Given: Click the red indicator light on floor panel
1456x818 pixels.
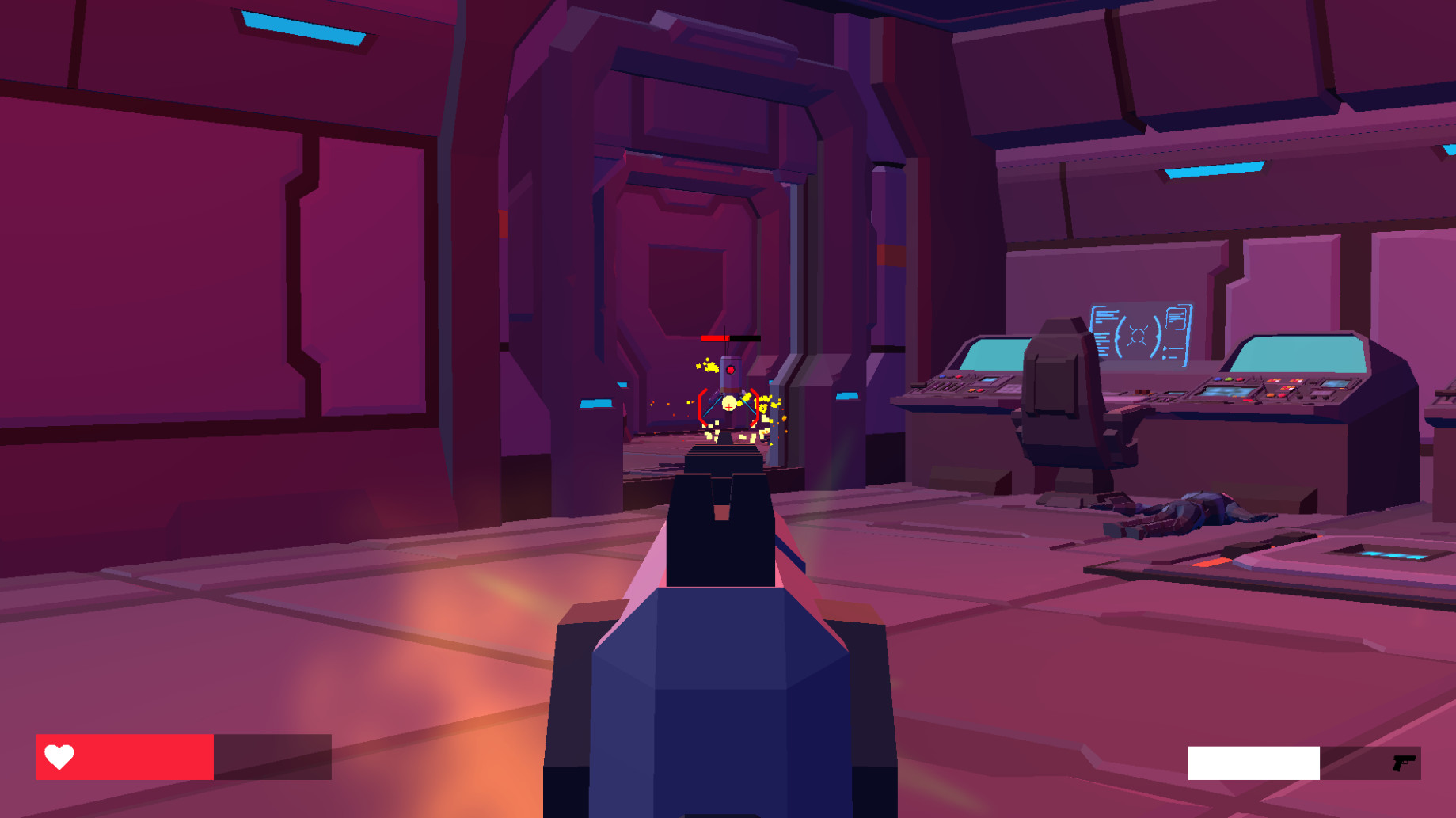Looking at the screenshot, I should pos(1209,563).
